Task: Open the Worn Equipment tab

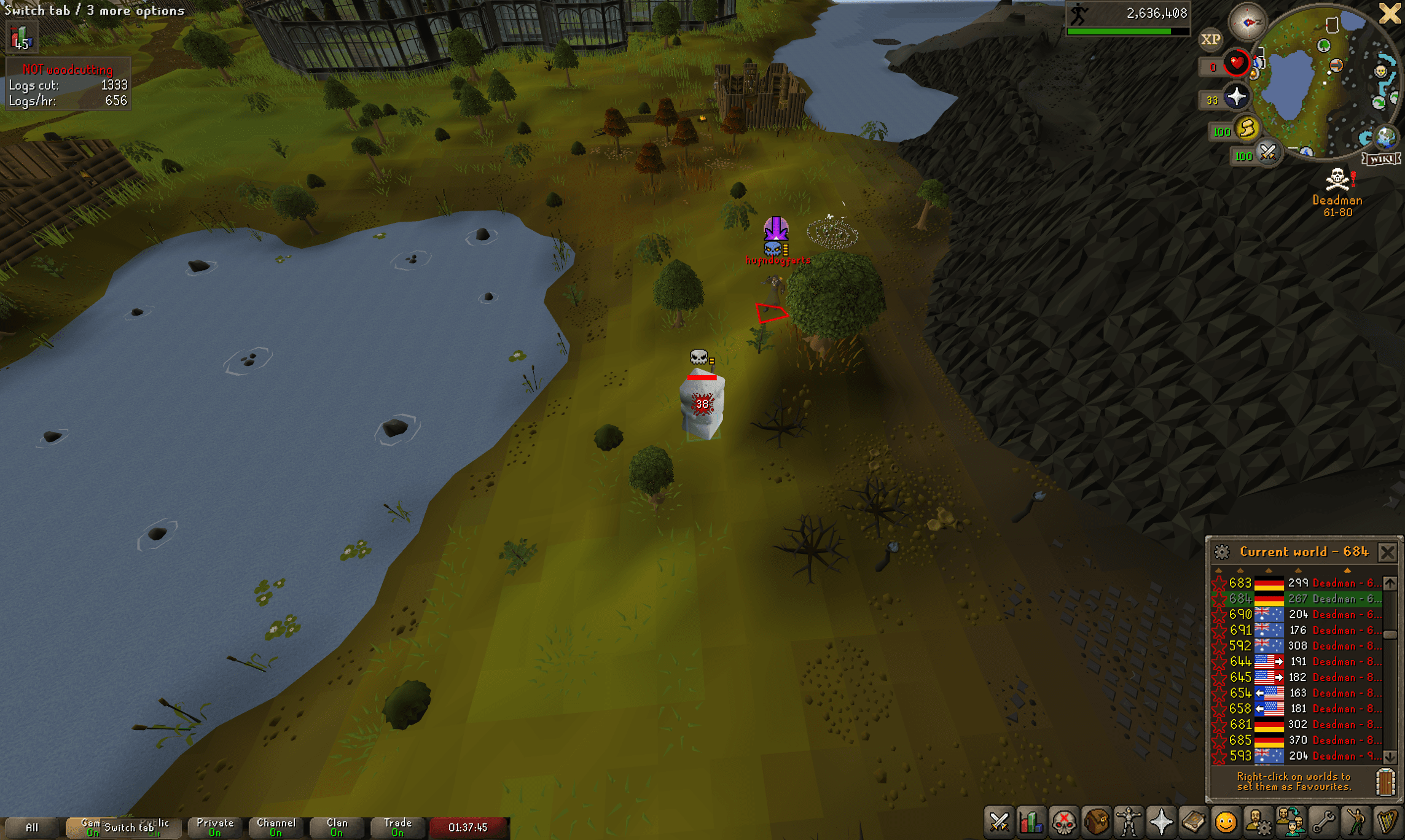Action: 1129,823
